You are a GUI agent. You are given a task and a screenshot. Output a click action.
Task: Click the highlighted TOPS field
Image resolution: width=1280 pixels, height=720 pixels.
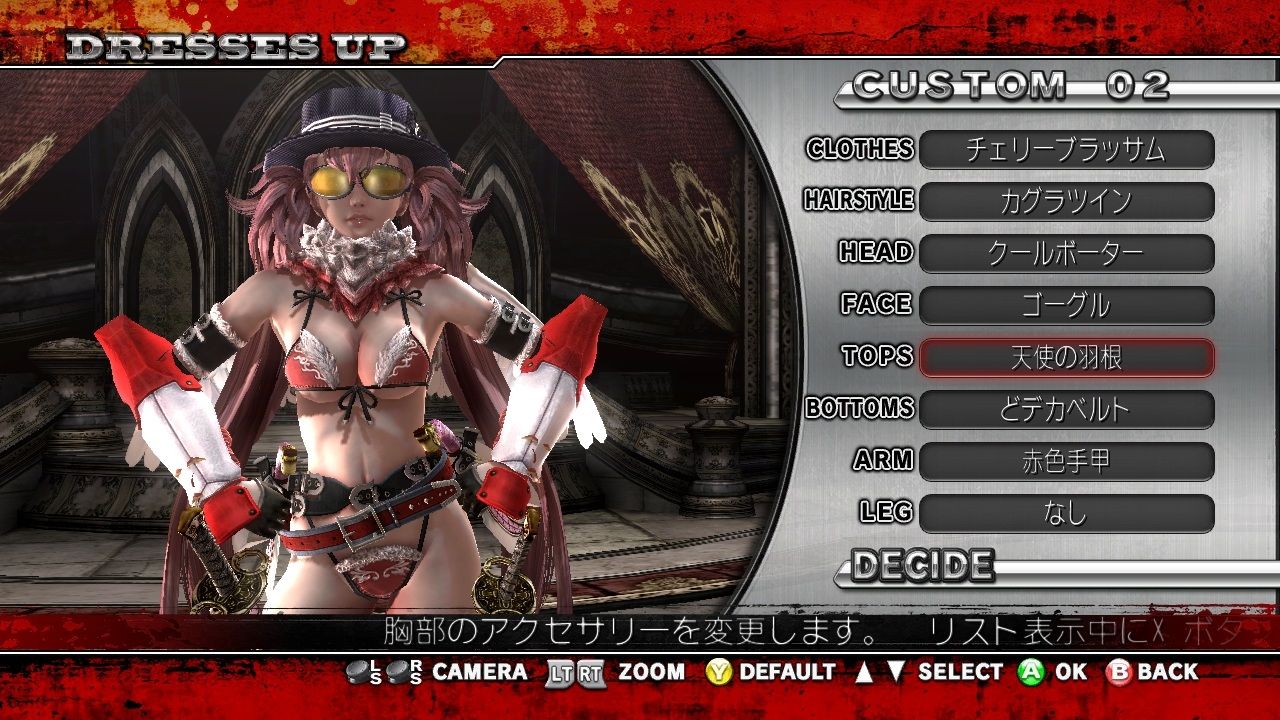click(x=1066, y=358)
